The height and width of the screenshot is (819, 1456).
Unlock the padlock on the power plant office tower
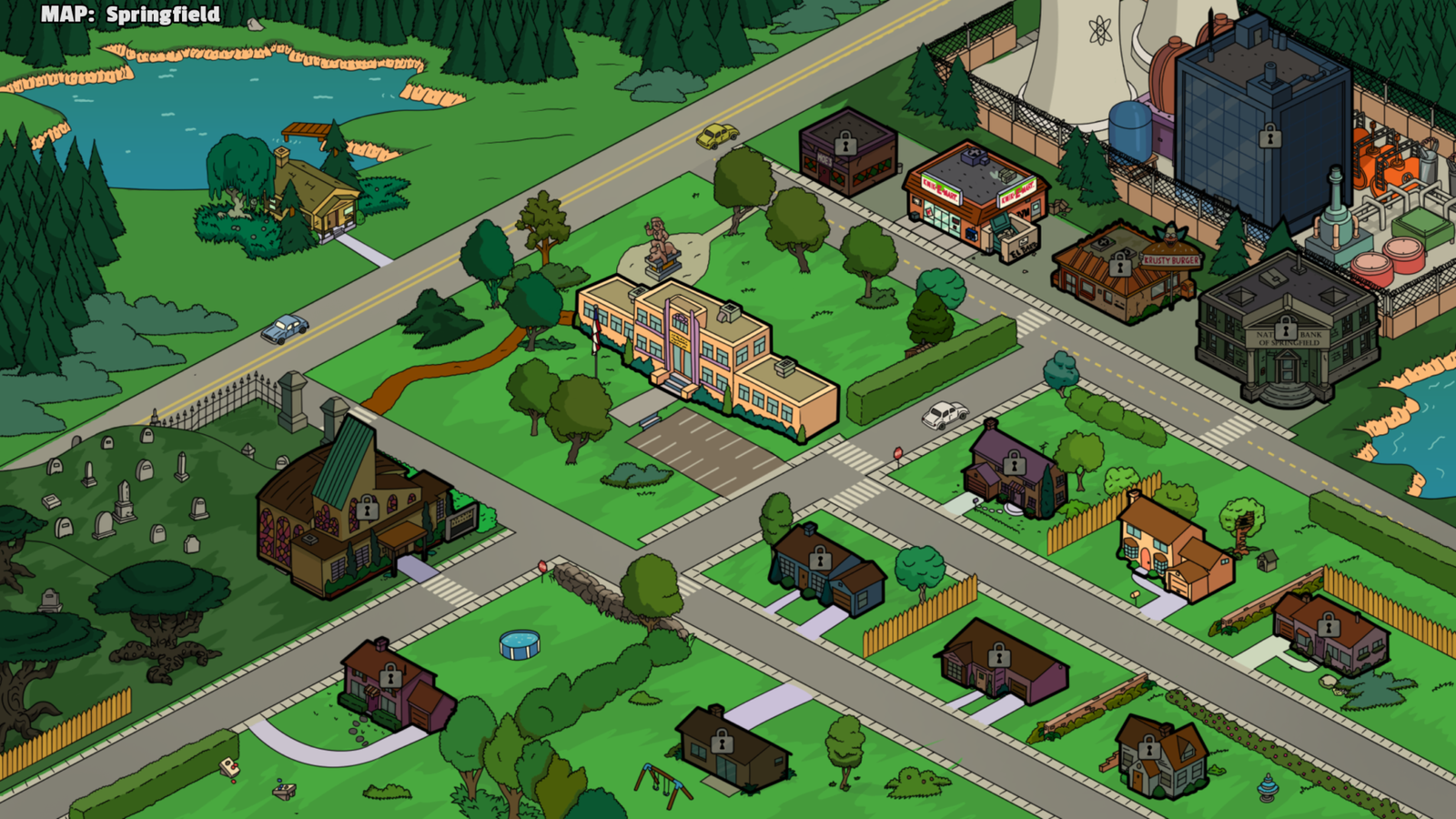coord(1269,135)
